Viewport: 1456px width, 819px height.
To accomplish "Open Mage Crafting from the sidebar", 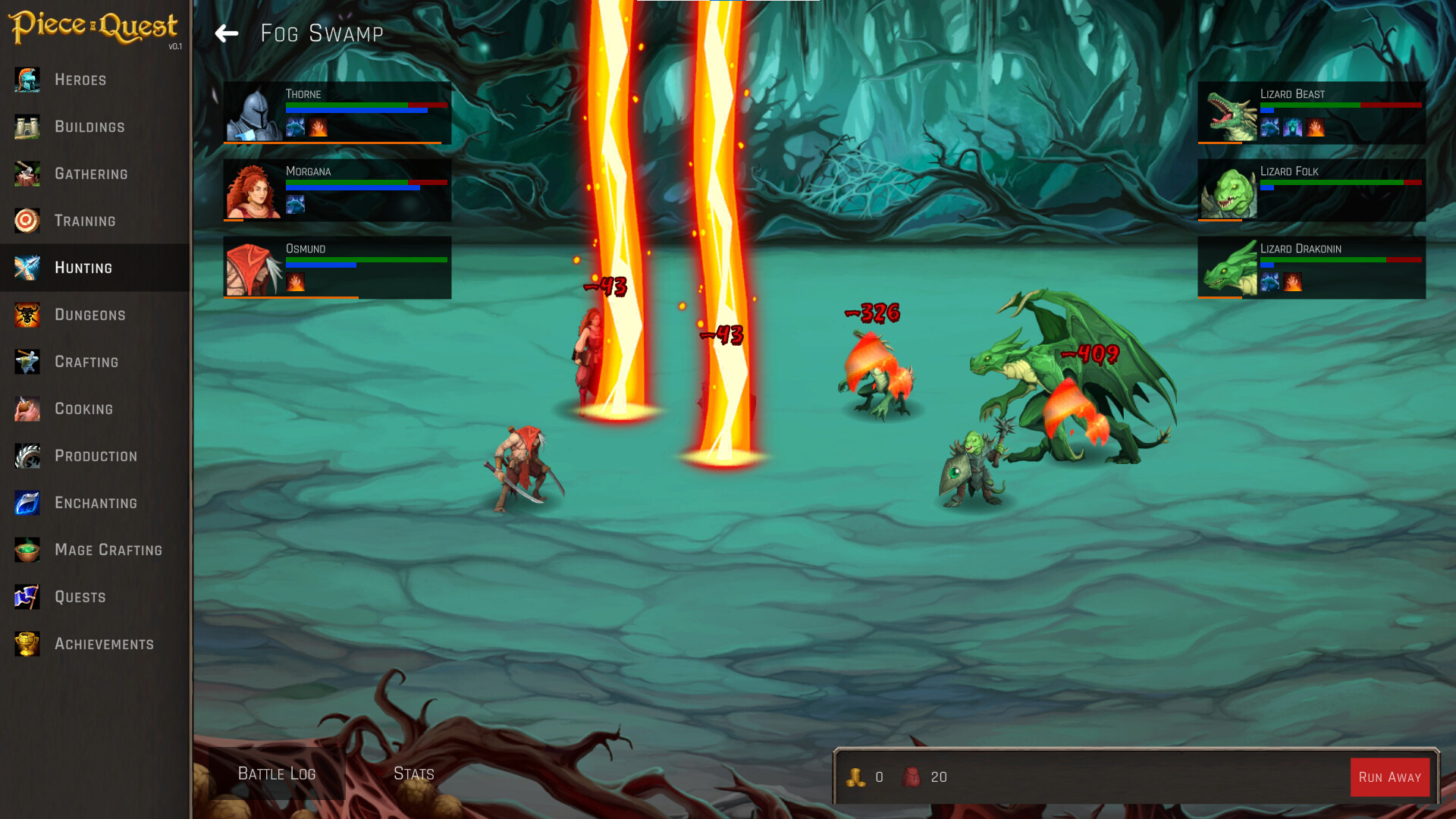I will tap(27, 550).
